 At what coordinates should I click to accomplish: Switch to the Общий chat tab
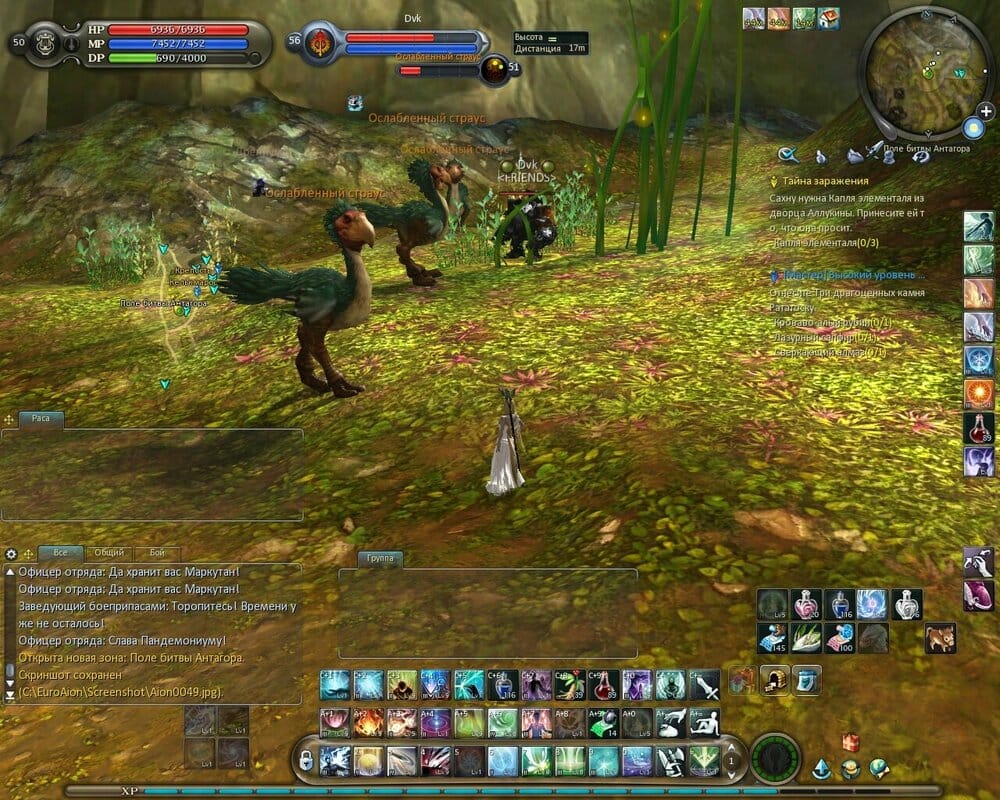(x=109, y=552)
